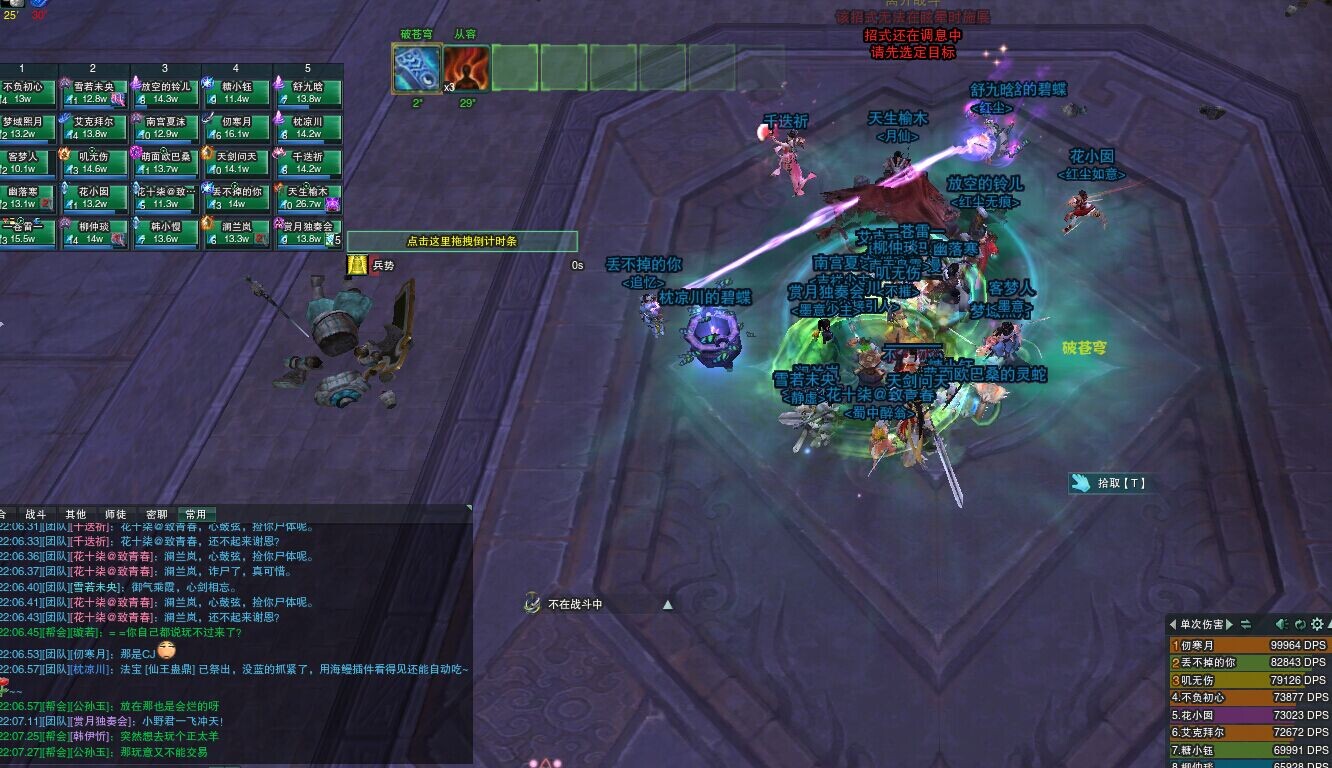The height and width of the screenshot is (768, 1332).
Task: Click the 从容 buff icon
Action: pyautogui.click(x=467, y=69)
